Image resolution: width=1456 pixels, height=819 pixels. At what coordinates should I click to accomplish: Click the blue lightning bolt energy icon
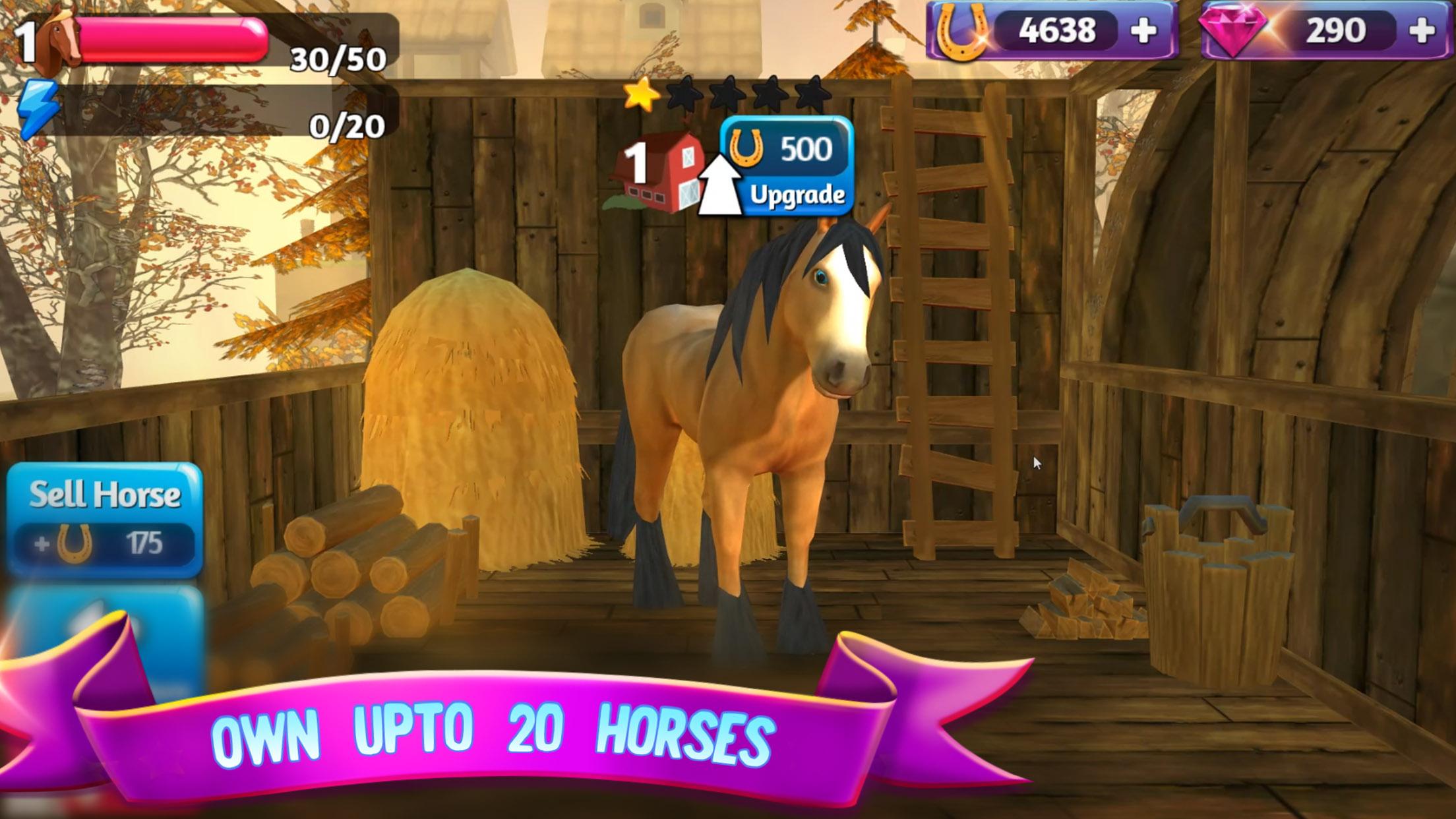36,106
